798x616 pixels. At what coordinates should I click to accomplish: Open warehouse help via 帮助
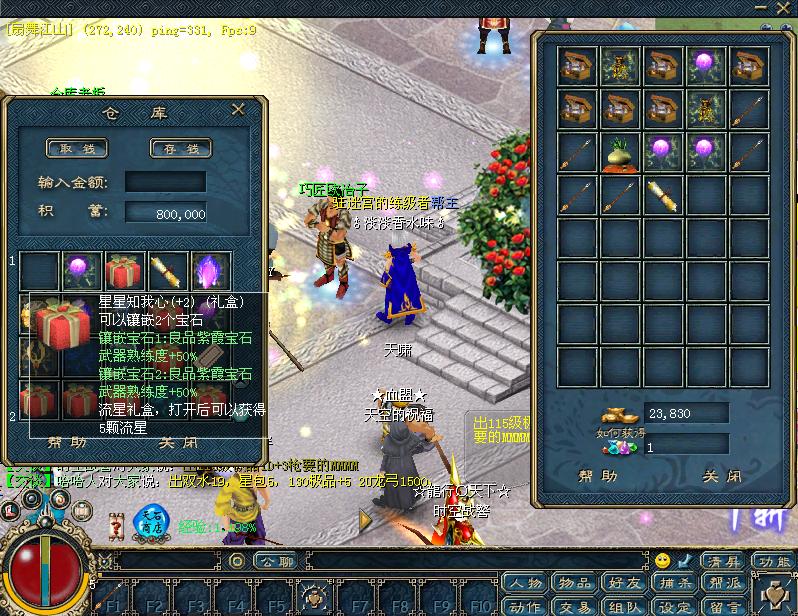tap(67, 442)
